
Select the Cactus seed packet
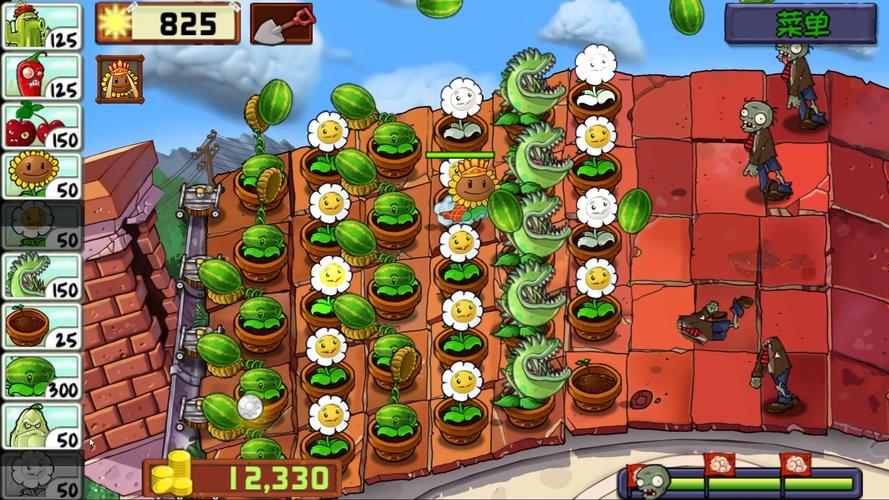click(42, 26)
